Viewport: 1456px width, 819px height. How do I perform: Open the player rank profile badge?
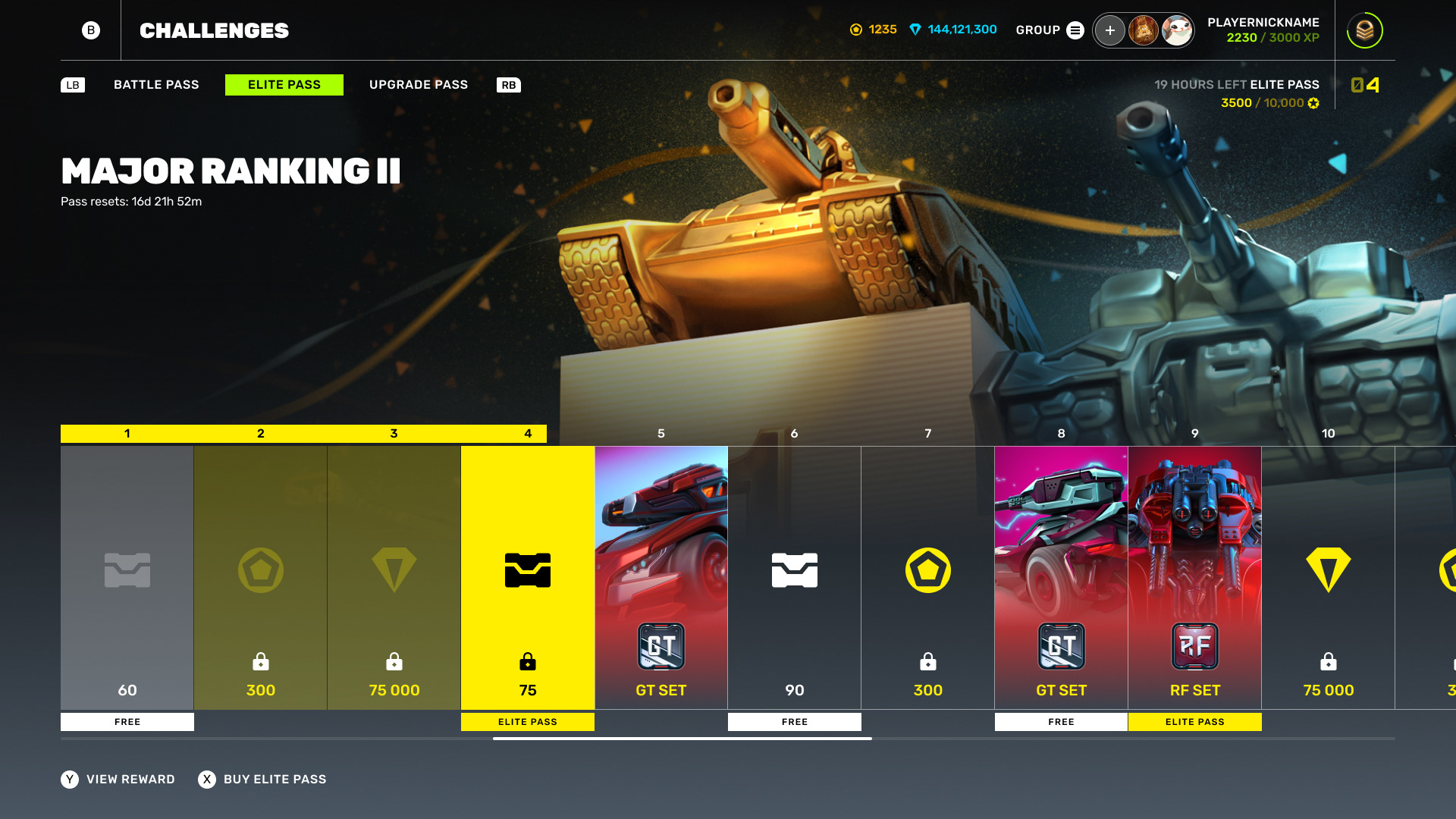coord(1364,30)
